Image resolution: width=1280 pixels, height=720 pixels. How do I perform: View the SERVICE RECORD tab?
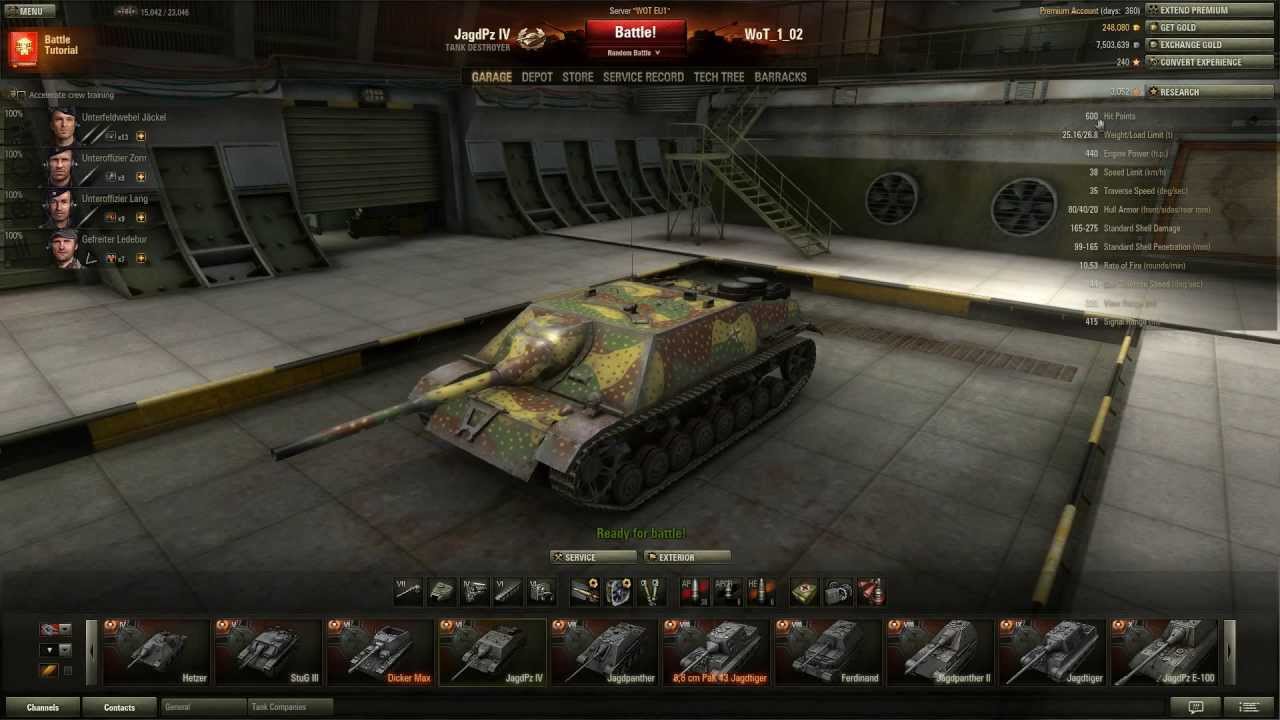coord(643,77)
